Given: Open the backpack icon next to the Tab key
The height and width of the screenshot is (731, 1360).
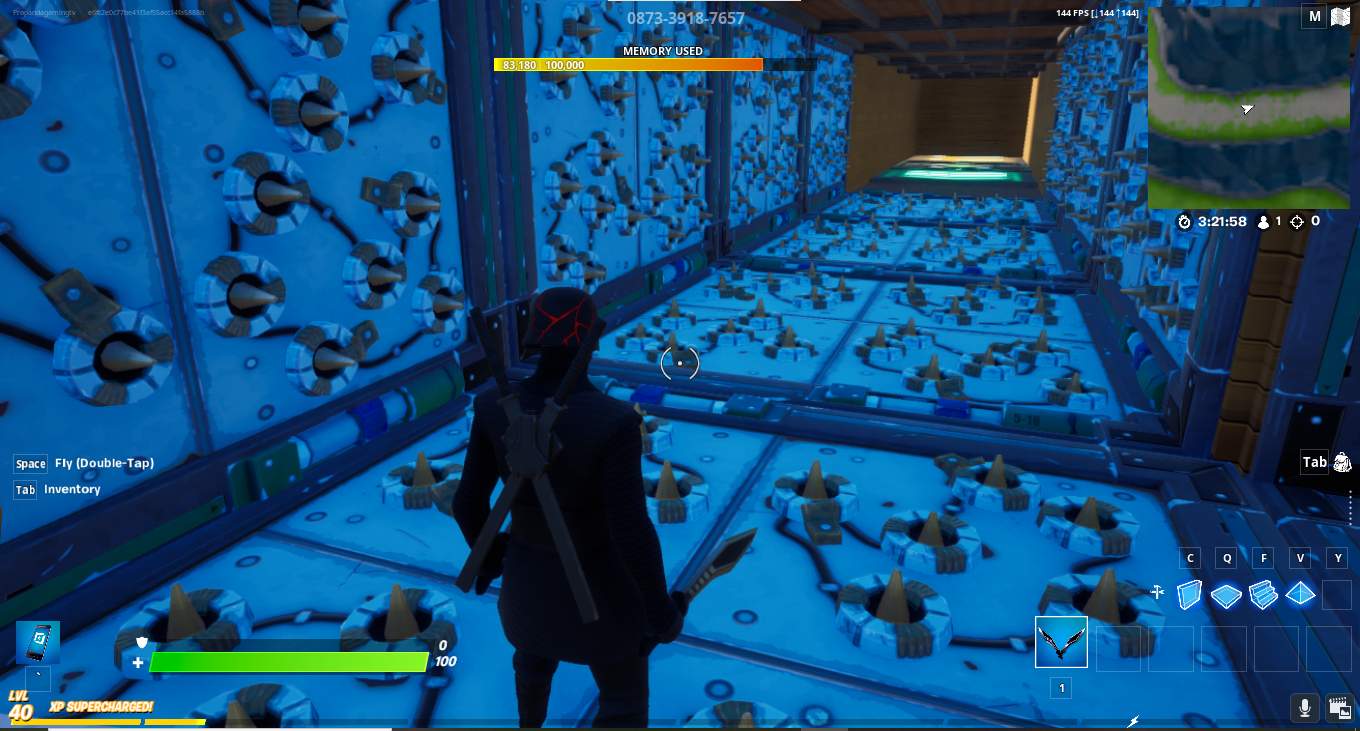Looking at the screenshot, I should point(1339,461).
